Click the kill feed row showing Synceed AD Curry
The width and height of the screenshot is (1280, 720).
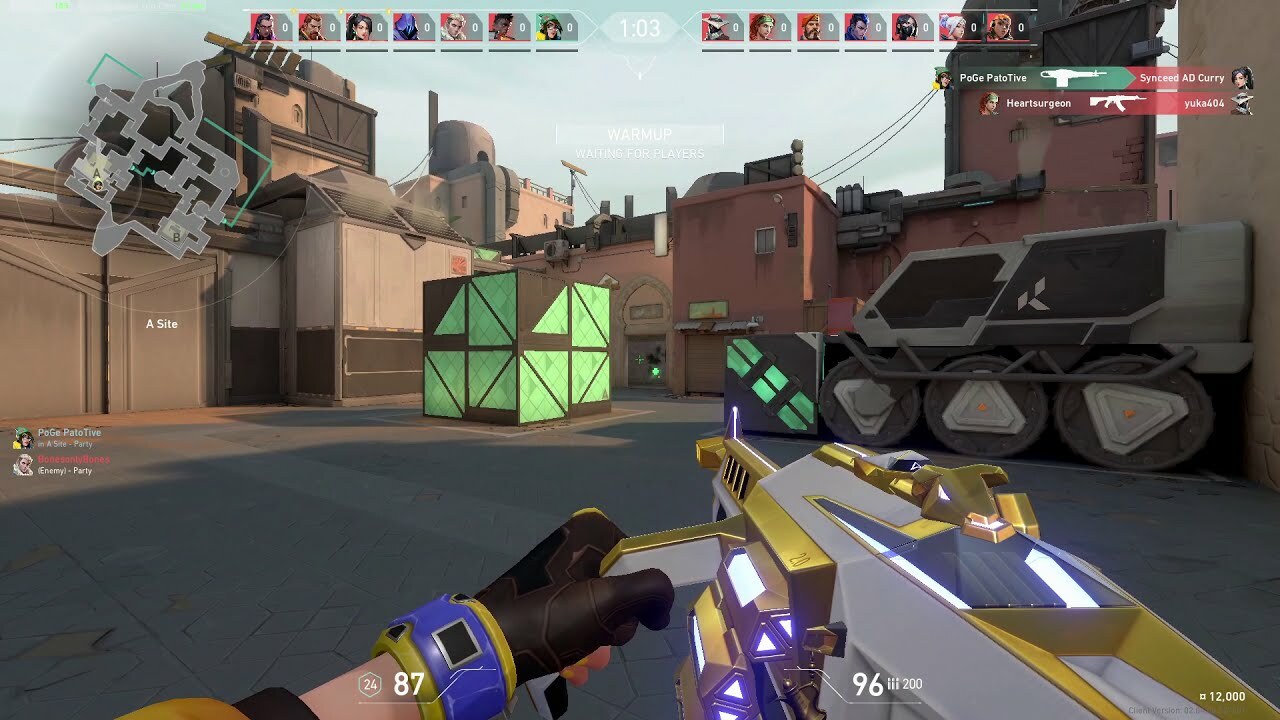[1090, 78]
